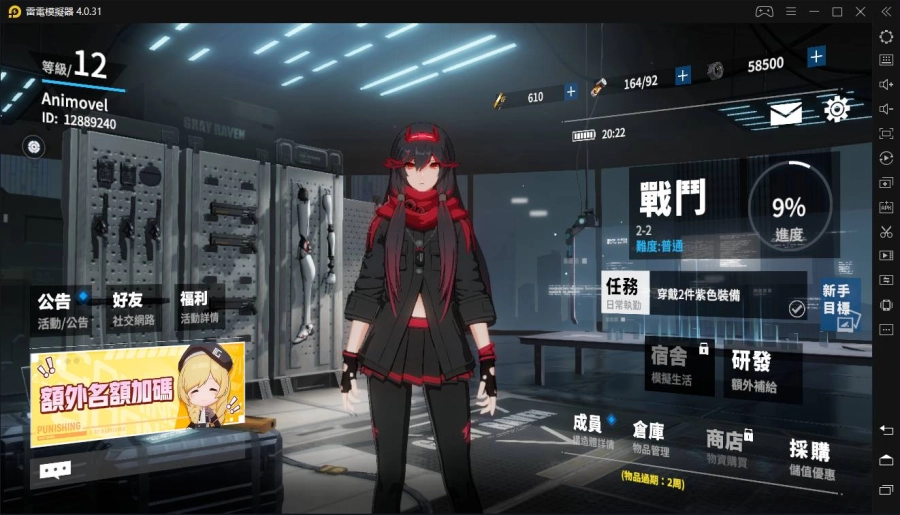900x515 pixels.
Task: Close the emulator window
Action: (x=860, y=11)
